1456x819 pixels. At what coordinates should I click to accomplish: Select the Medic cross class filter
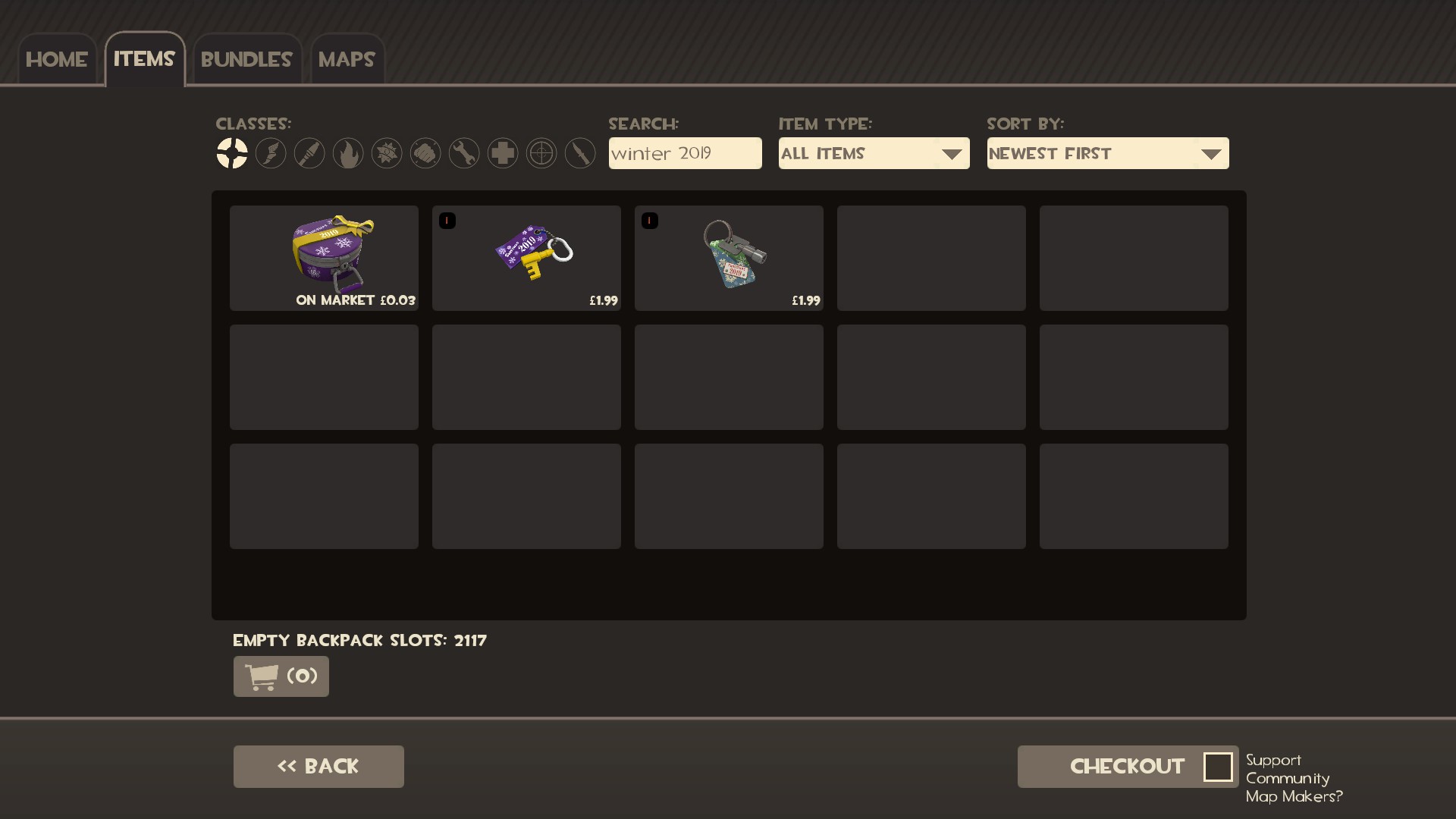tap(503, 153)
